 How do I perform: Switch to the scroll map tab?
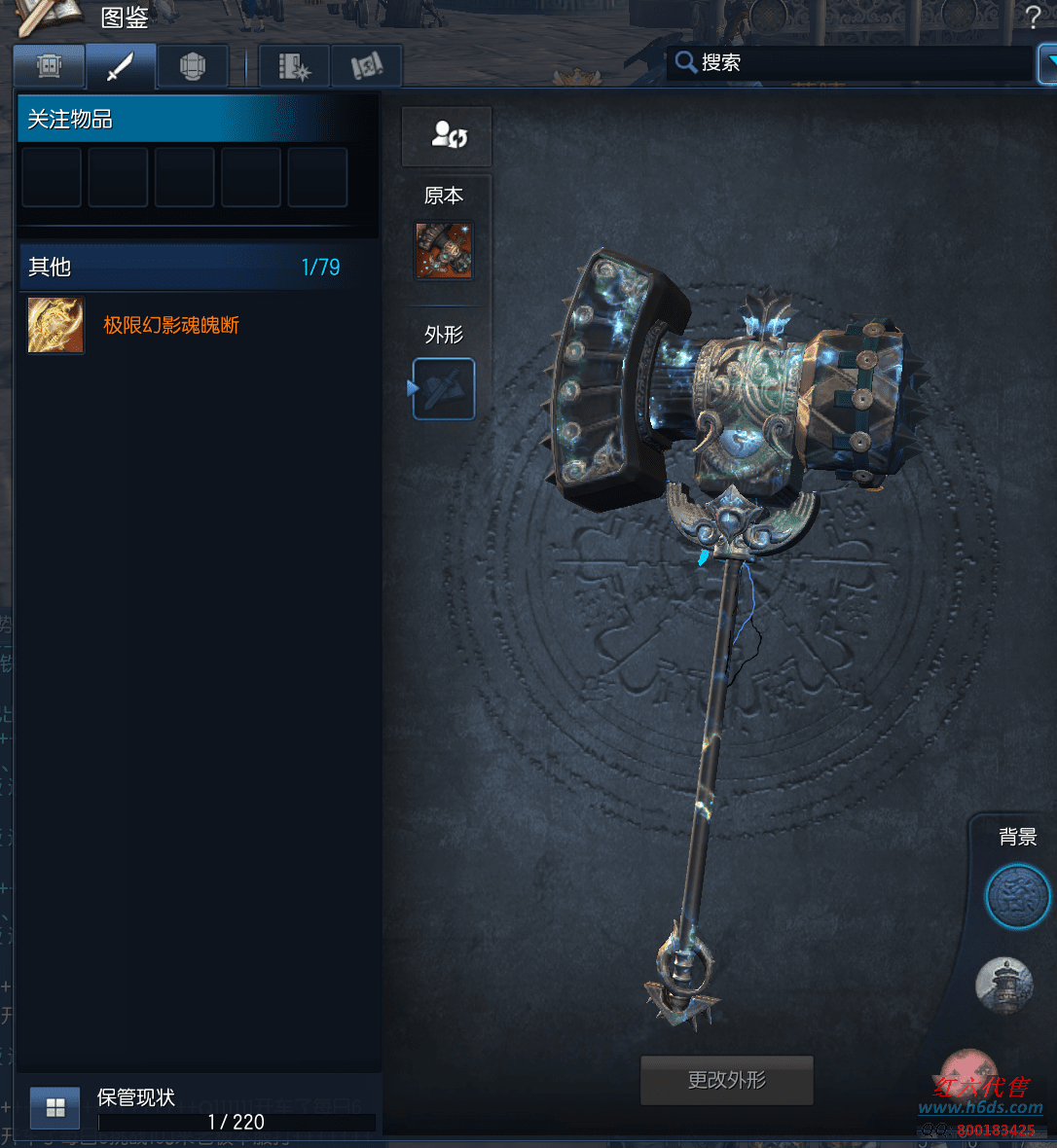[366, 66]
